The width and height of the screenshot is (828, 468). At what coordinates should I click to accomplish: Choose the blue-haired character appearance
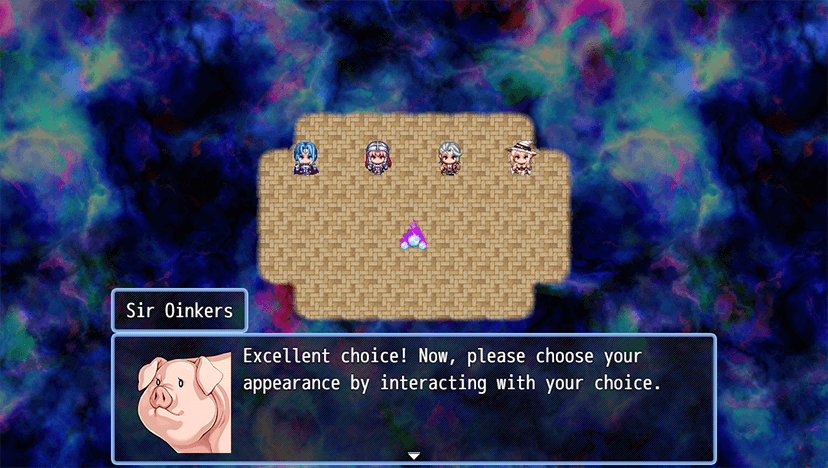click(x=305, y=158)
